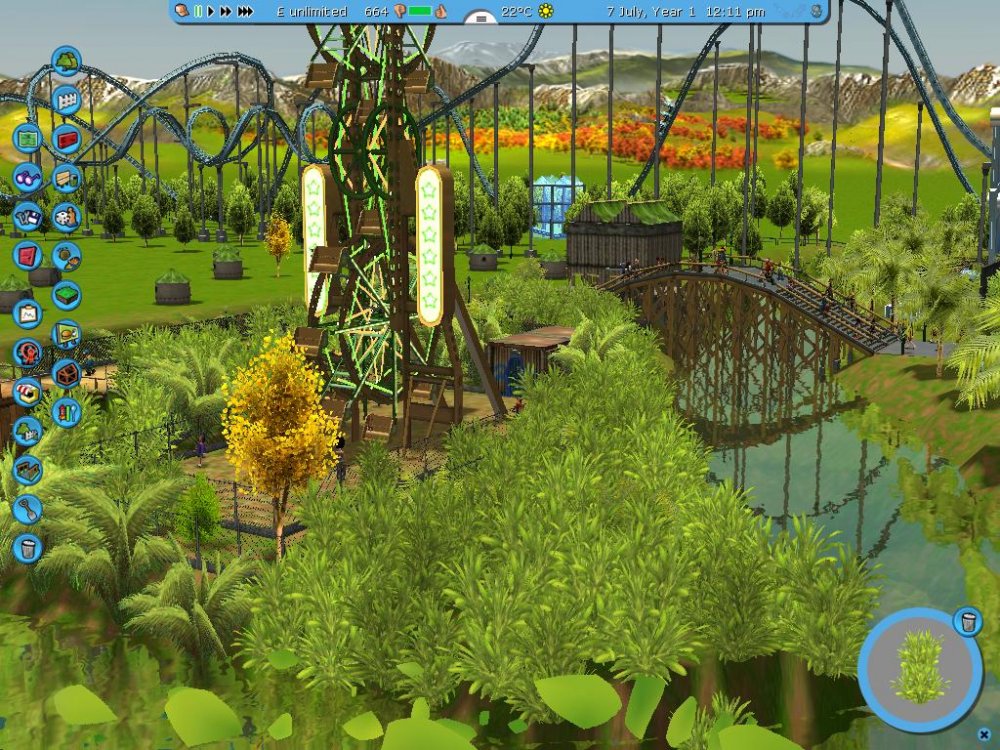Open the purple binoculars view options

point(27,177)
